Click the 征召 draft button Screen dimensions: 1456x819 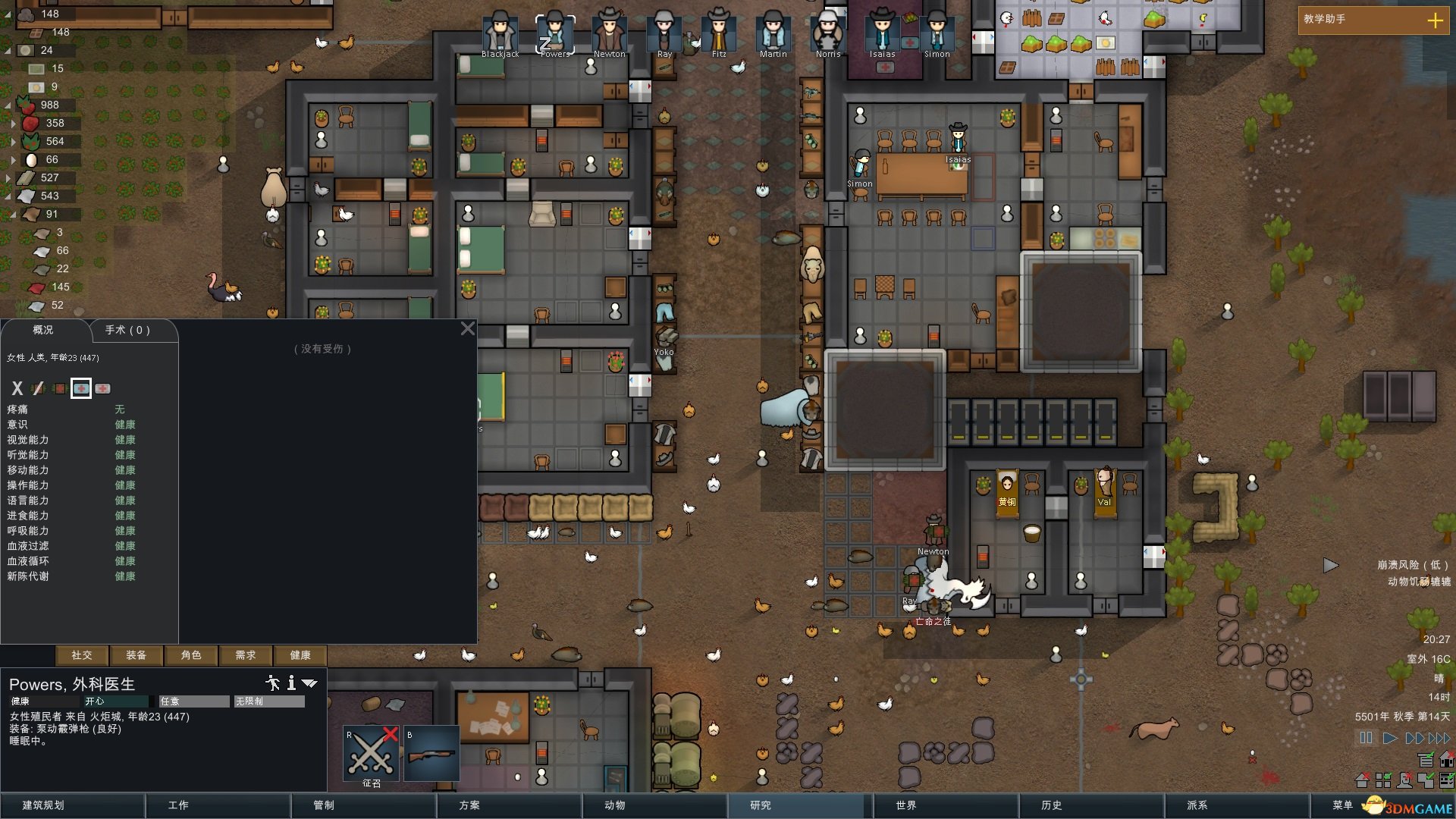coord(372,757)
